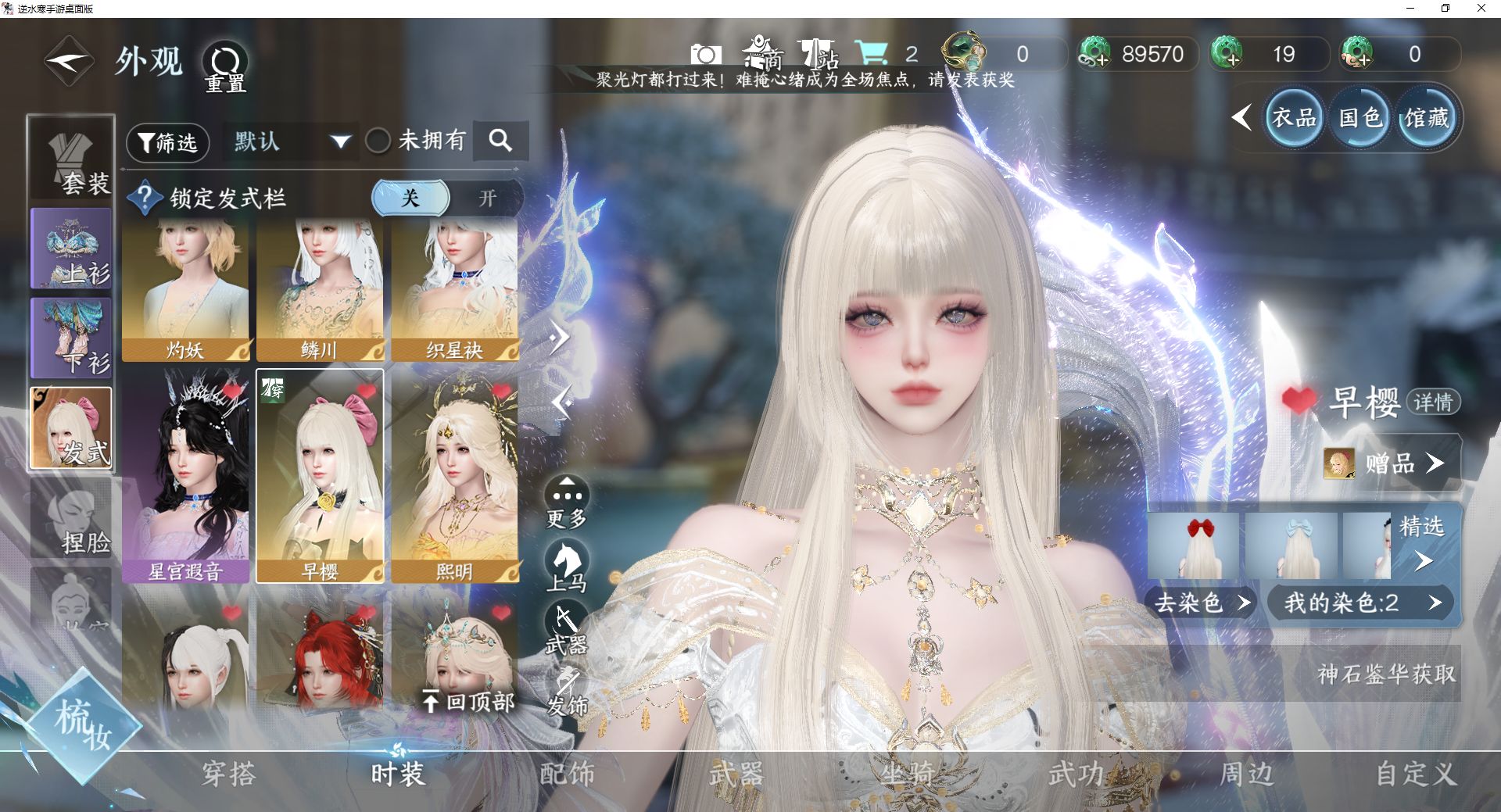Open the 衣品 round button
The width and height of the screenshot is (1501, 812).
(x=1293, y=118)
